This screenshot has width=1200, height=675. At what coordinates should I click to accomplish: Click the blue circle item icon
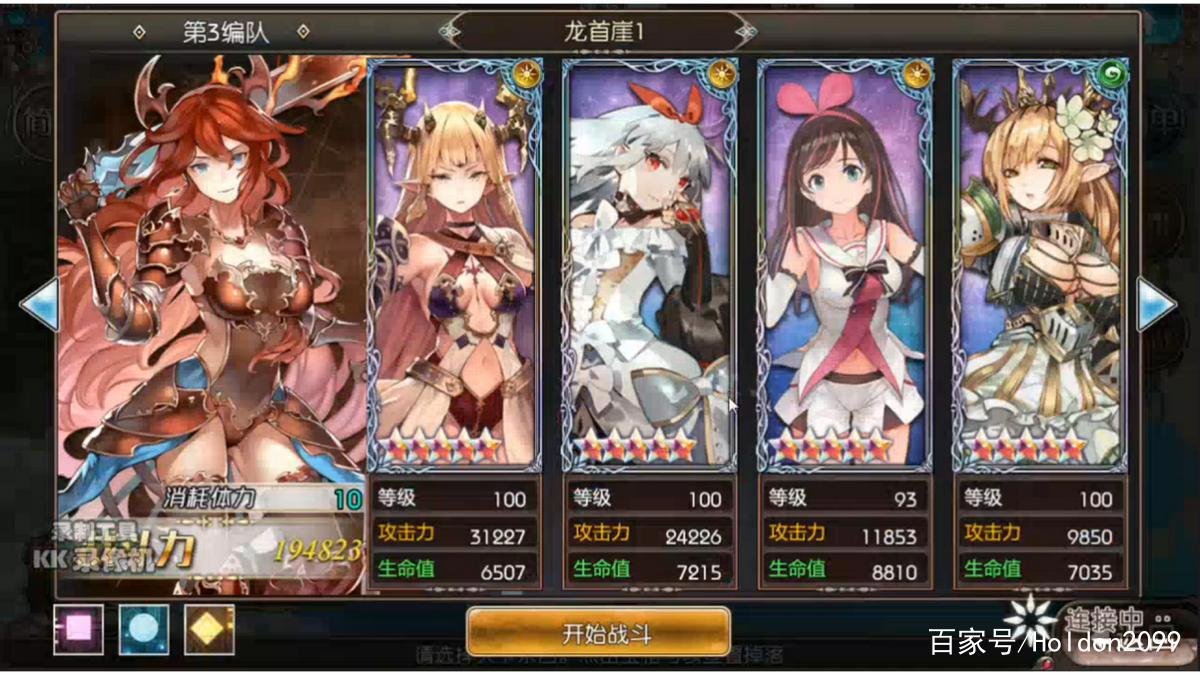click(144, 630)
